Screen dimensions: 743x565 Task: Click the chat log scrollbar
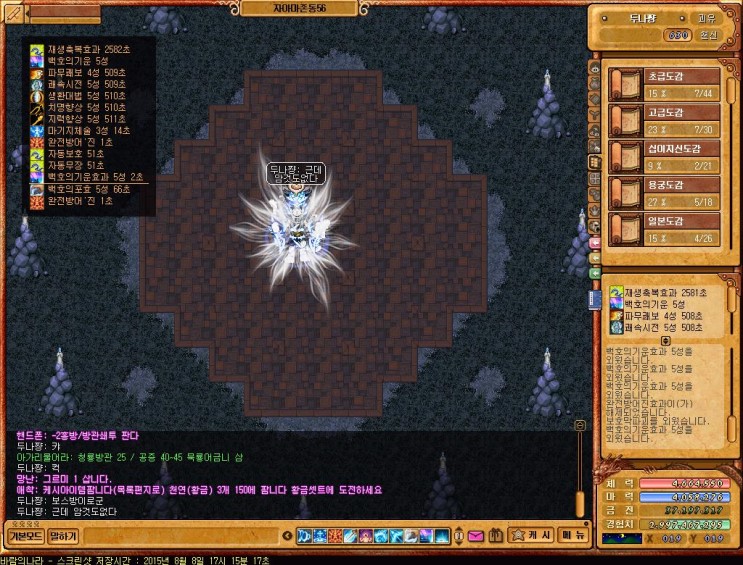578,470
